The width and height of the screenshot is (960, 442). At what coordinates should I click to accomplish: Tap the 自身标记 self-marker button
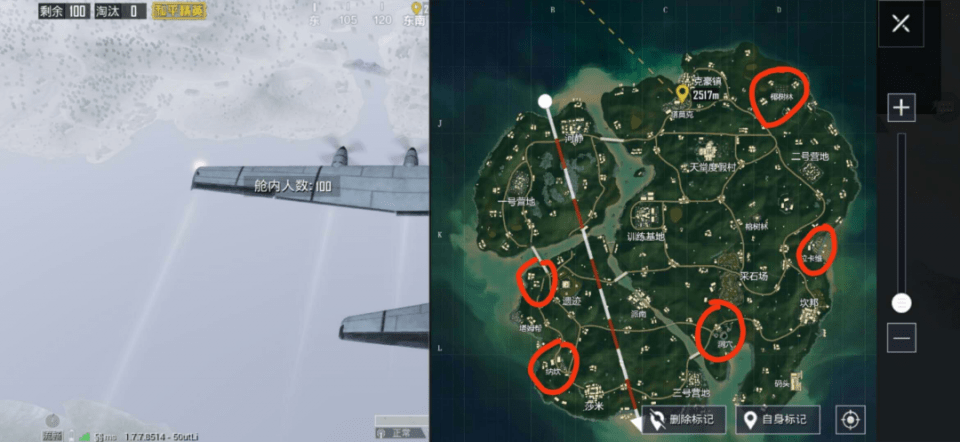pyautogui.click(x=778, y=419)
